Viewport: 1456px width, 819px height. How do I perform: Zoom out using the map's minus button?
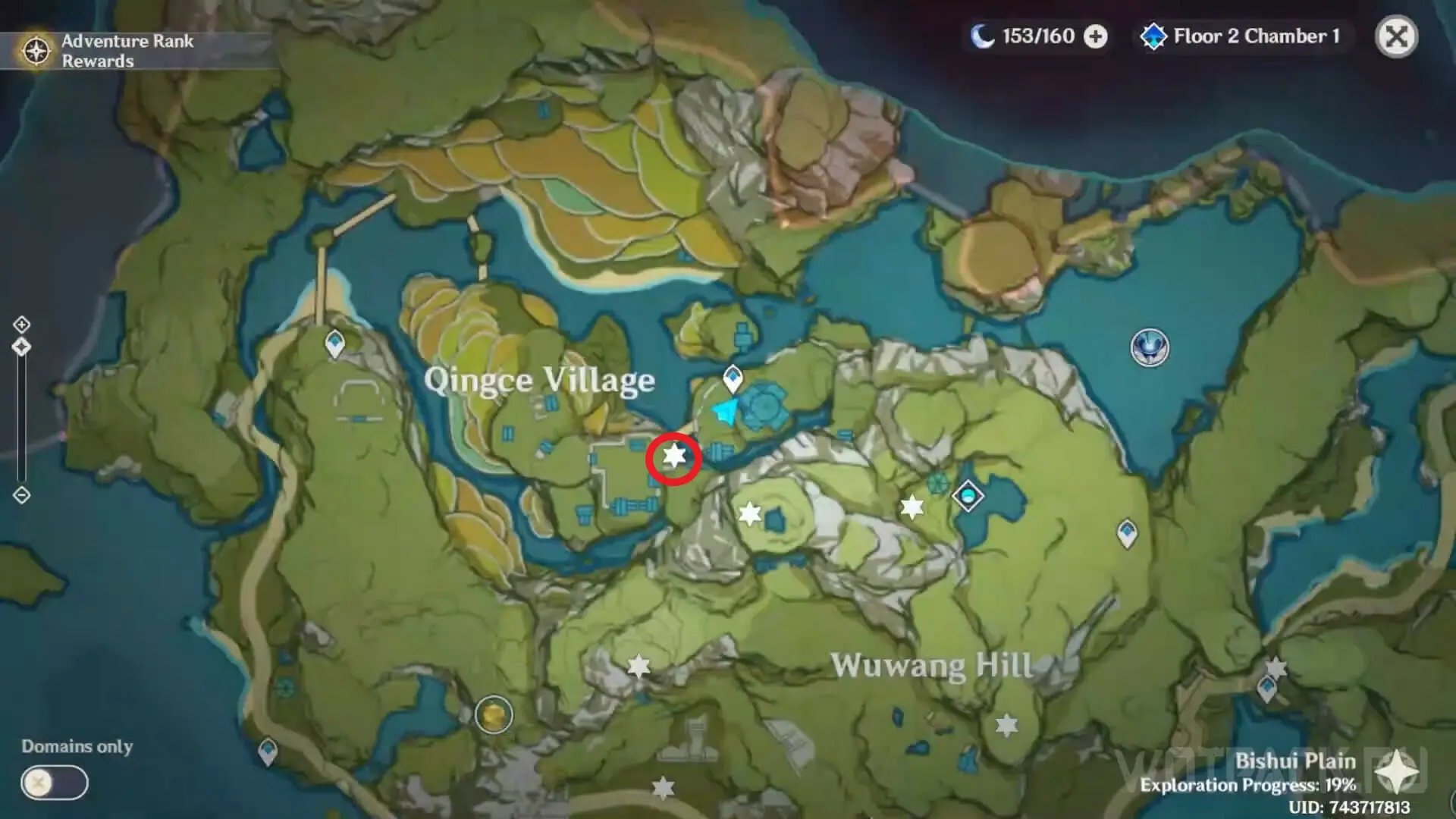[x=21, y=495]
